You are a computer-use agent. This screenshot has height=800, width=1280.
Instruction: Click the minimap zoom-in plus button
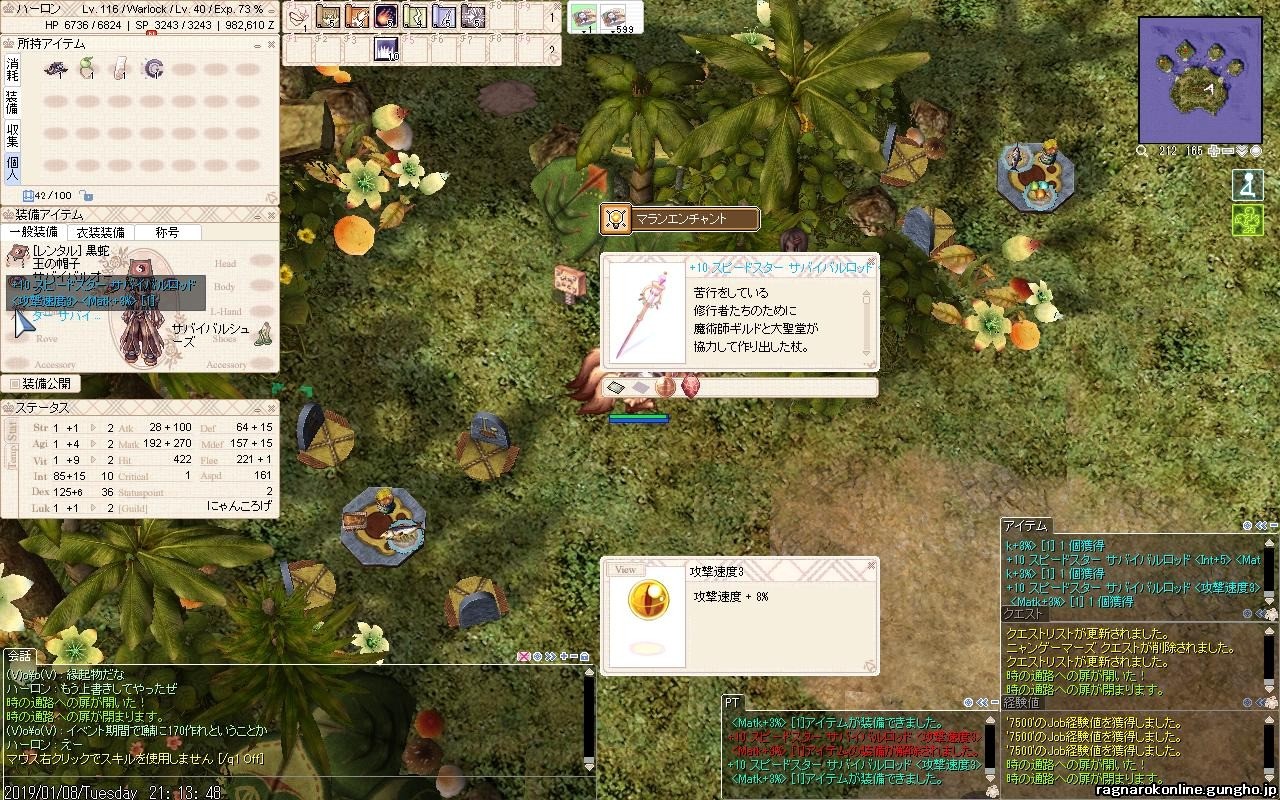pyautogui.click(x=1213, y=151)
